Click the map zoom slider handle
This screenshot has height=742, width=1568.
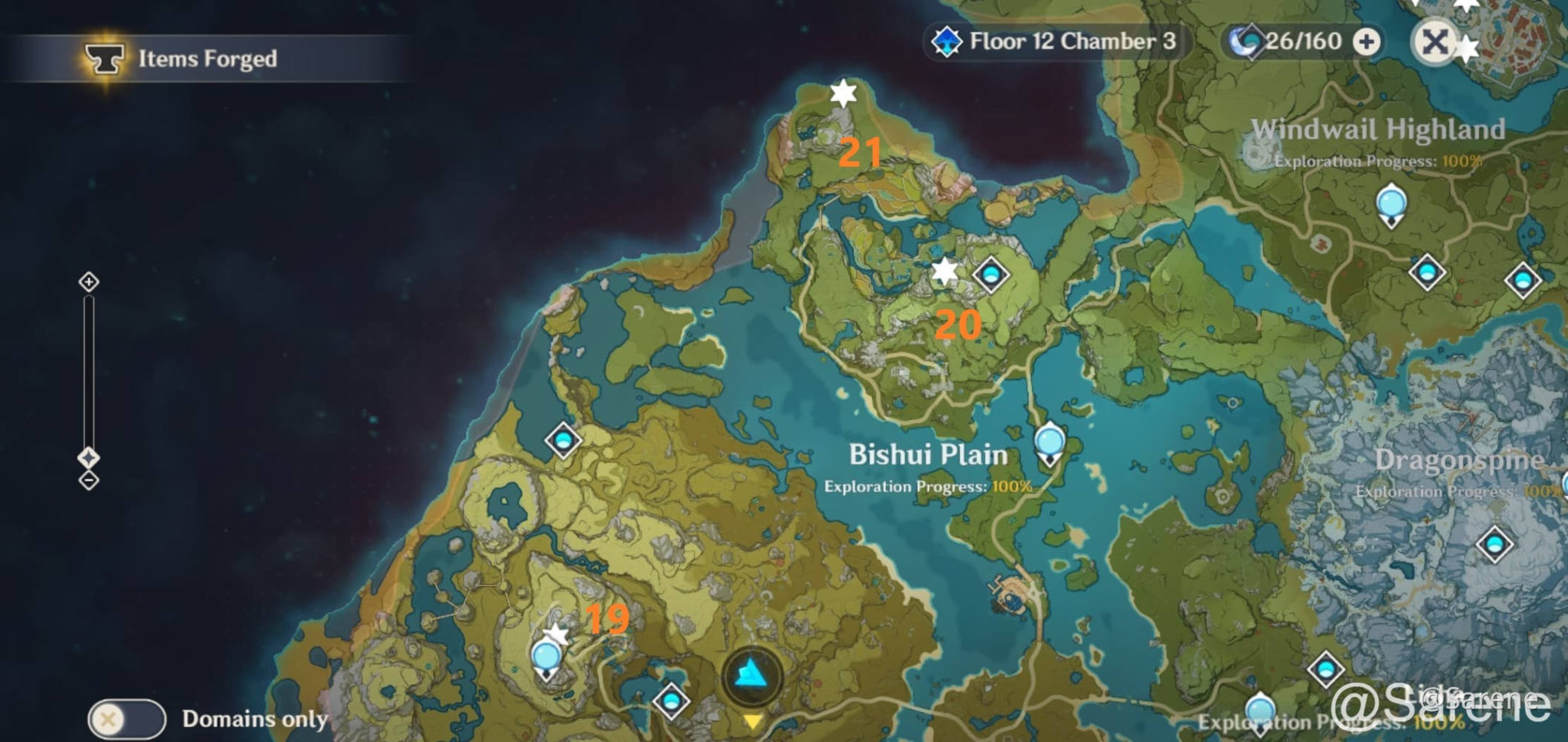click(89, 457)
